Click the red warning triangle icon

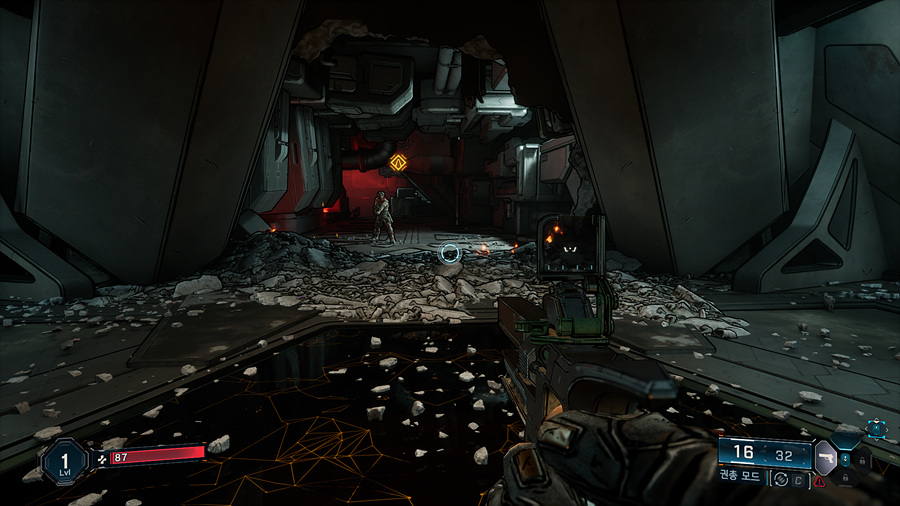820,482
